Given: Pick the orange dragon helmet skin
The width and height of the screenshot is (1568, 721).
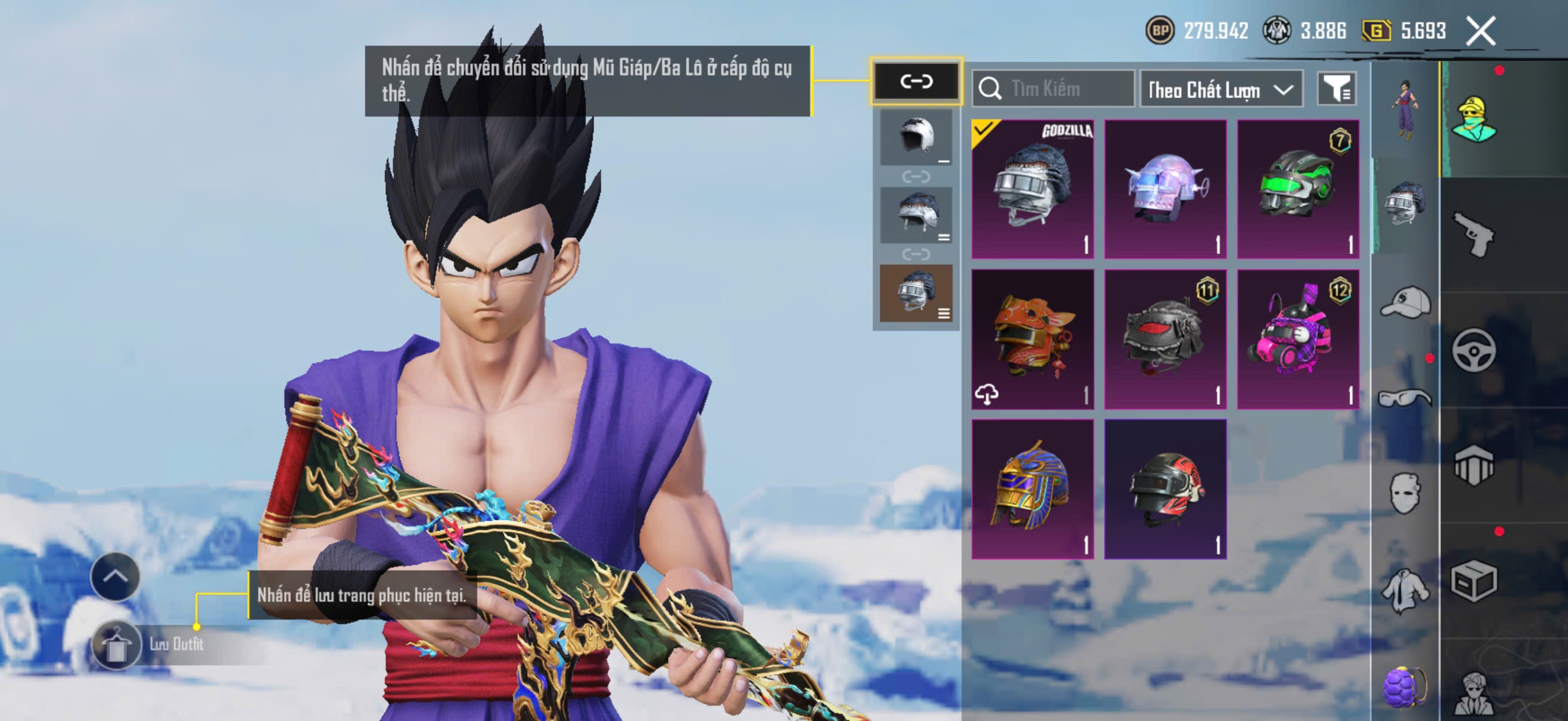Looking at the screenshot, I should [1032, 340].
